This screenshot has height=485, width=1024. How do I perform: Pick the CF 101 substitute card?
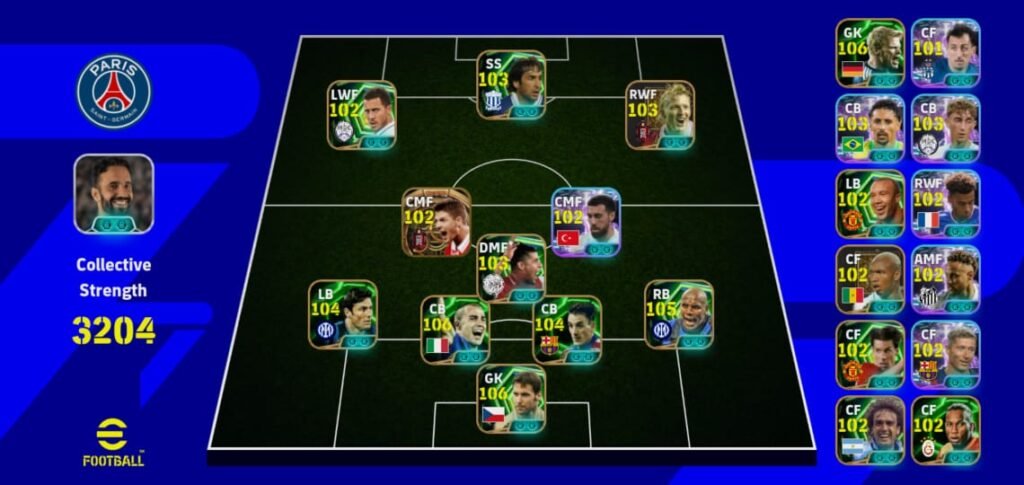(945, 52)
